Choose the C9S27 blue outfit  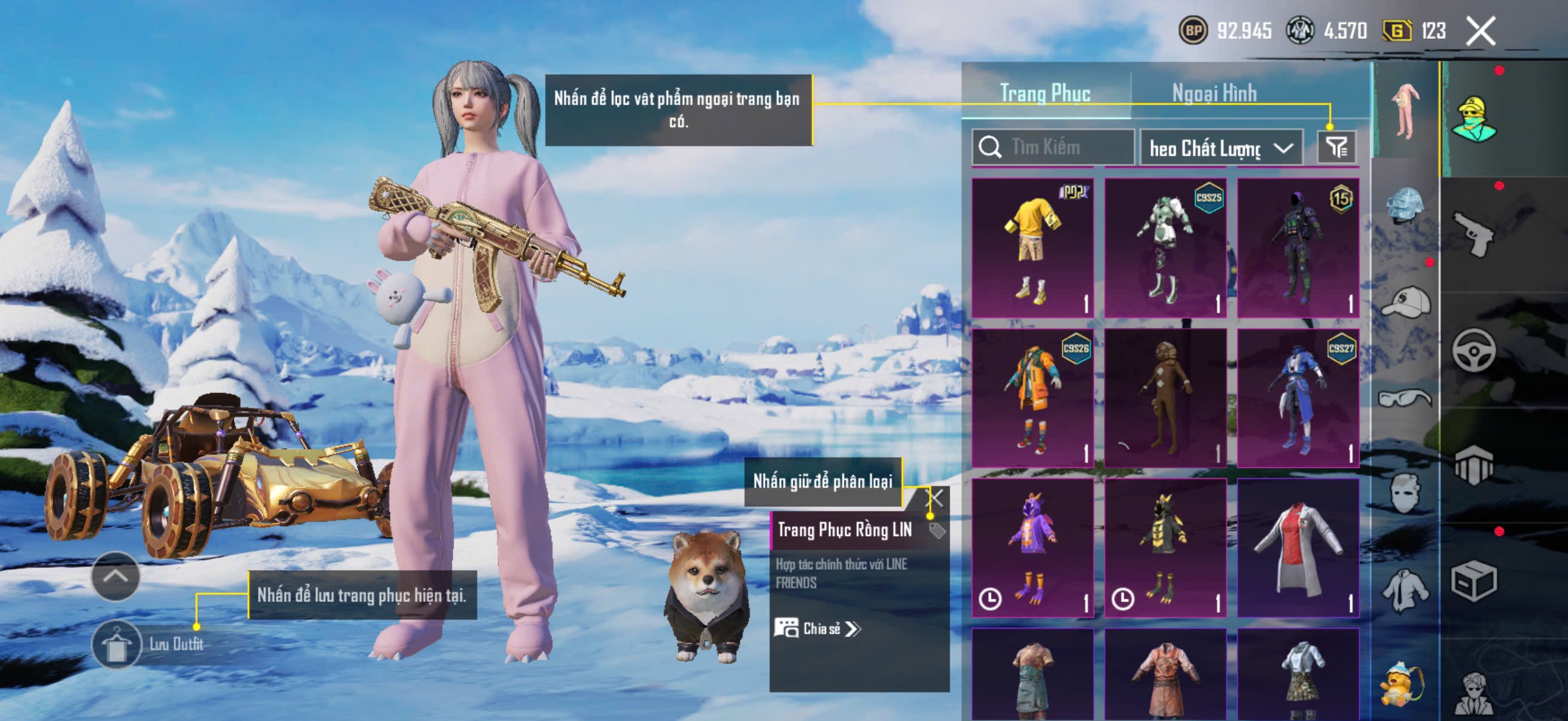click(x=1298, y=398)
